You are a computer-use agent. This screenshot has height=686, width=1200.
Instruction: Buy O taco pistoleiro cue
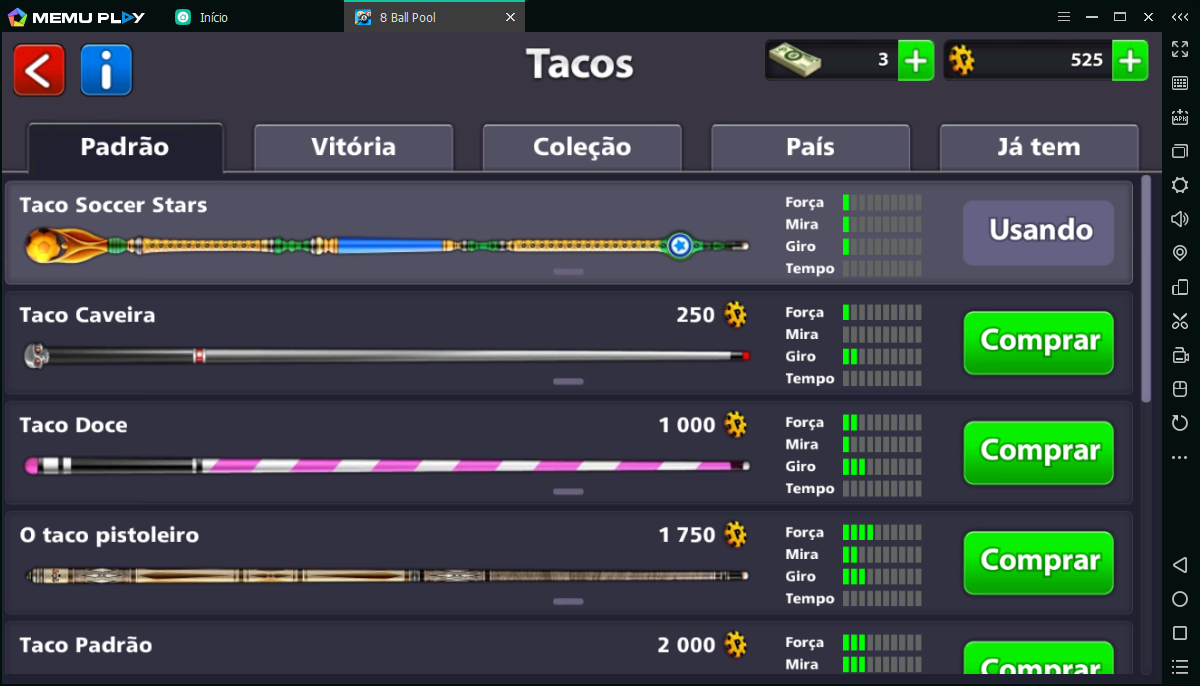coord(1038,562)
